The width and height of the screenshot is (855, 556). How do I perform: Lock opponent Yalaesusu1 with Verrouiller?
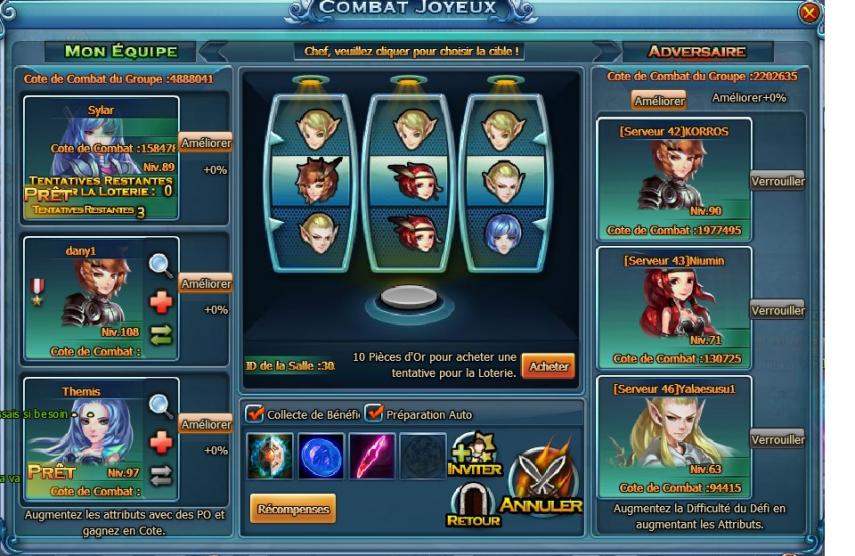point(777,439)
